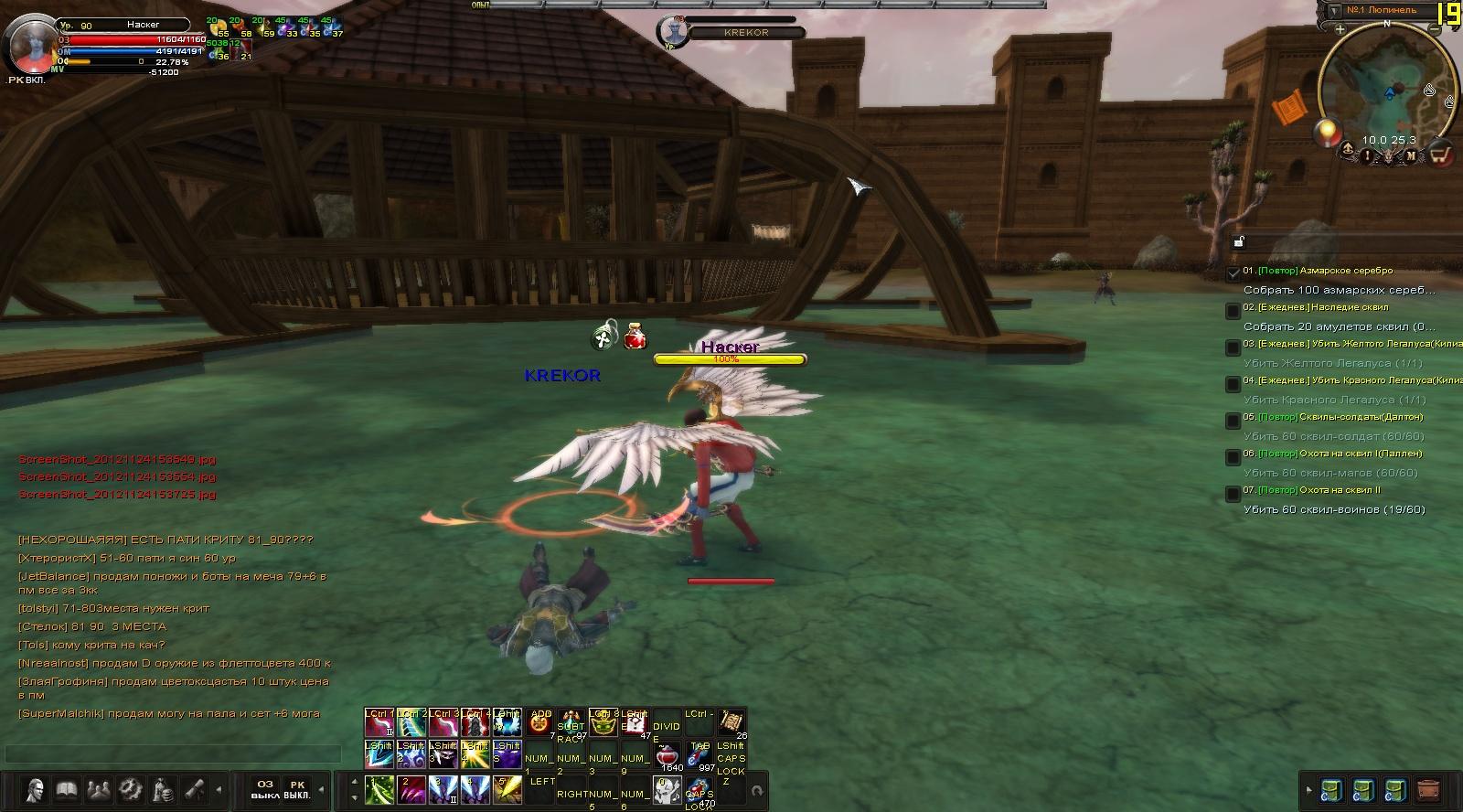Zoom out the minimap with minus button
This screenshot has height=812, width=1463.
1436,29
